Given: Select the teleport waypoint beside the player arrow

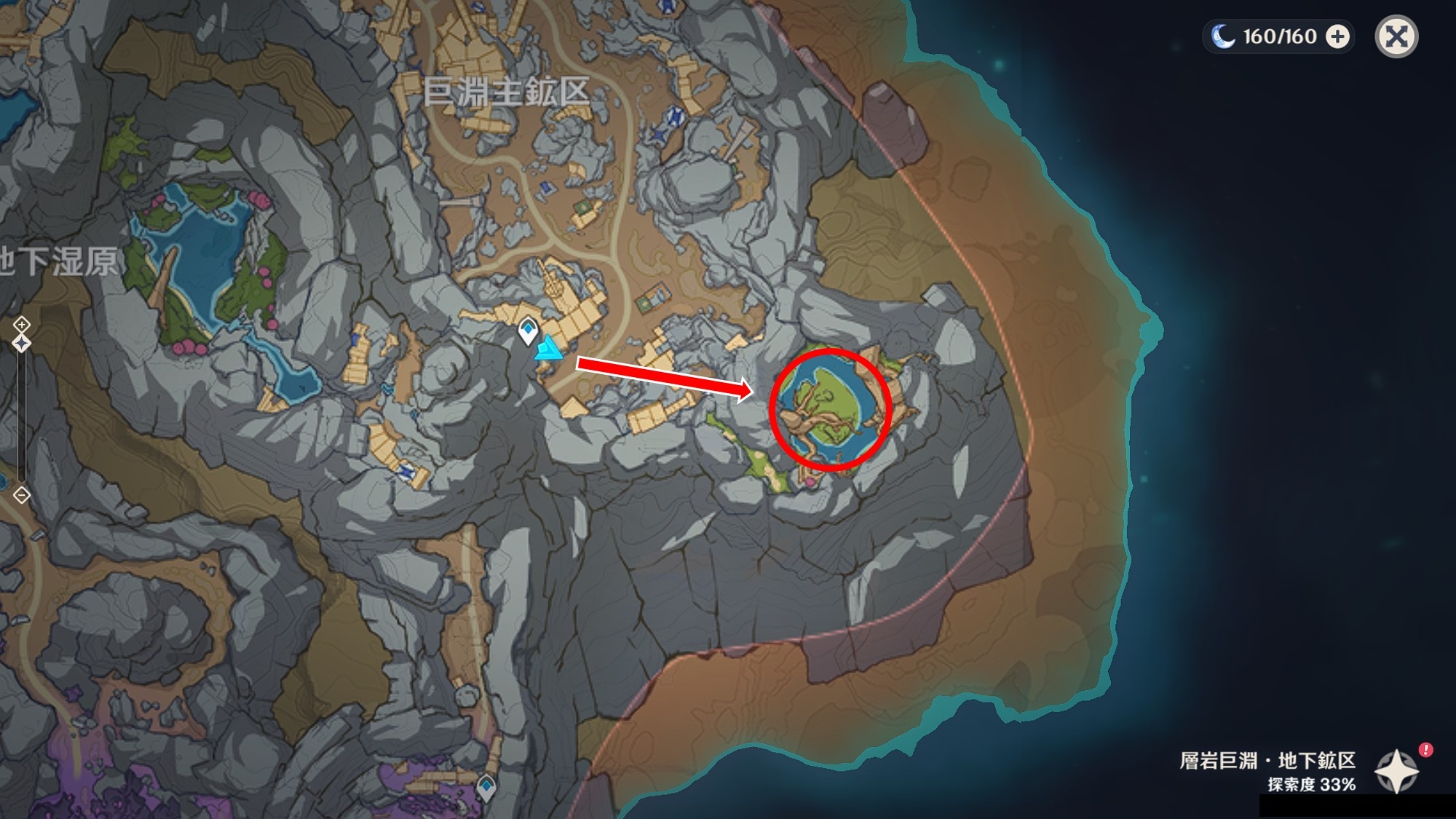Looking at the screenshot, I should (x=528, y=331).
